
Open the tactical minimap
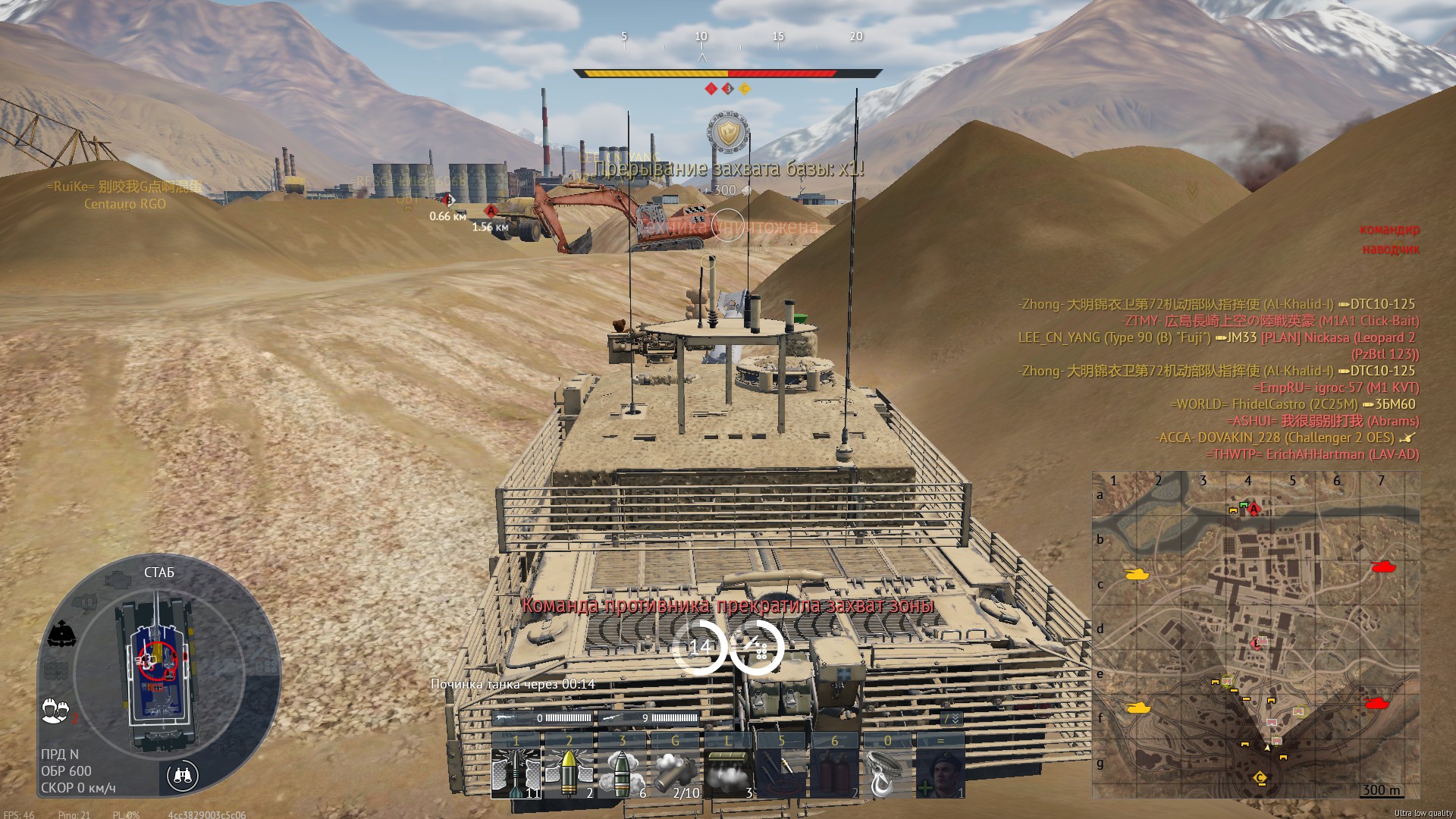pyautogui.click(x=1255, y=634)
